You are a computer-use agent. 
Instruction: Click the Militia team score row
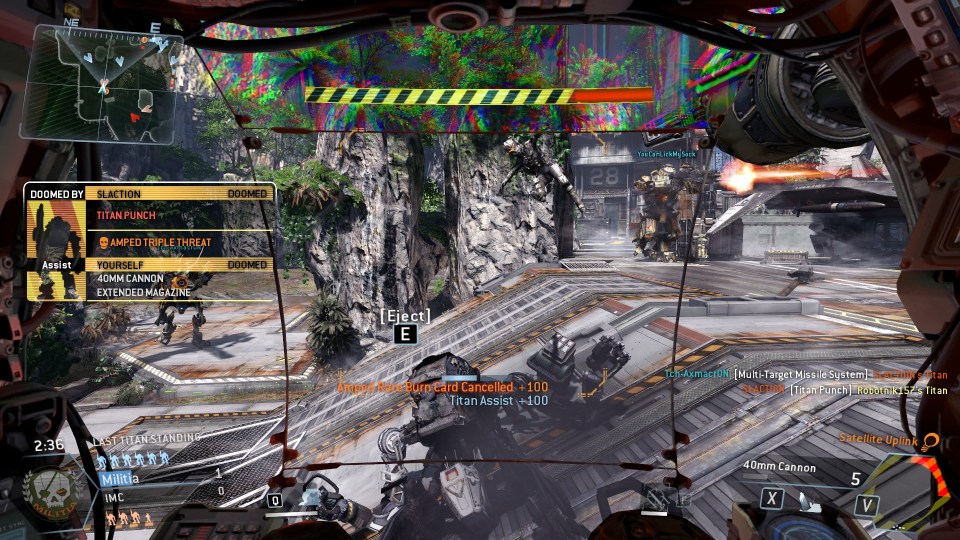point(160,478)
